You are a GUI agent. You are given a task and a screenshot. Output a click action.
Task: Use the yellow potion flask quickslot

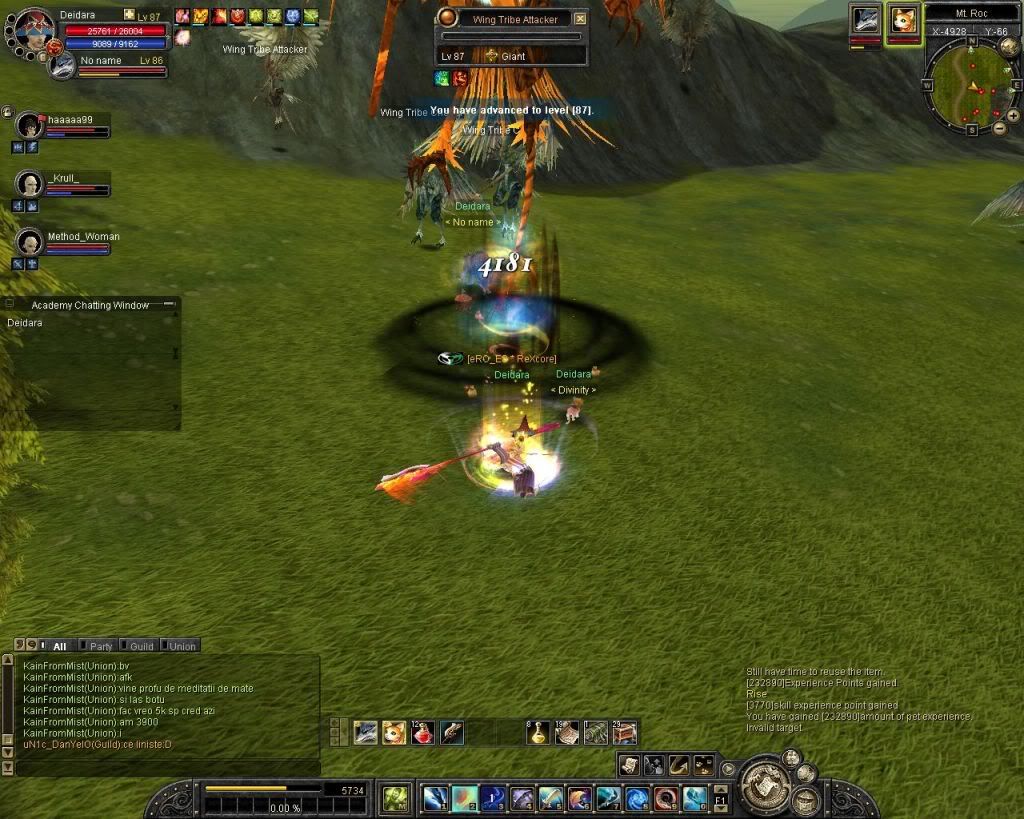pyautogui.click(x=539, y=733)
